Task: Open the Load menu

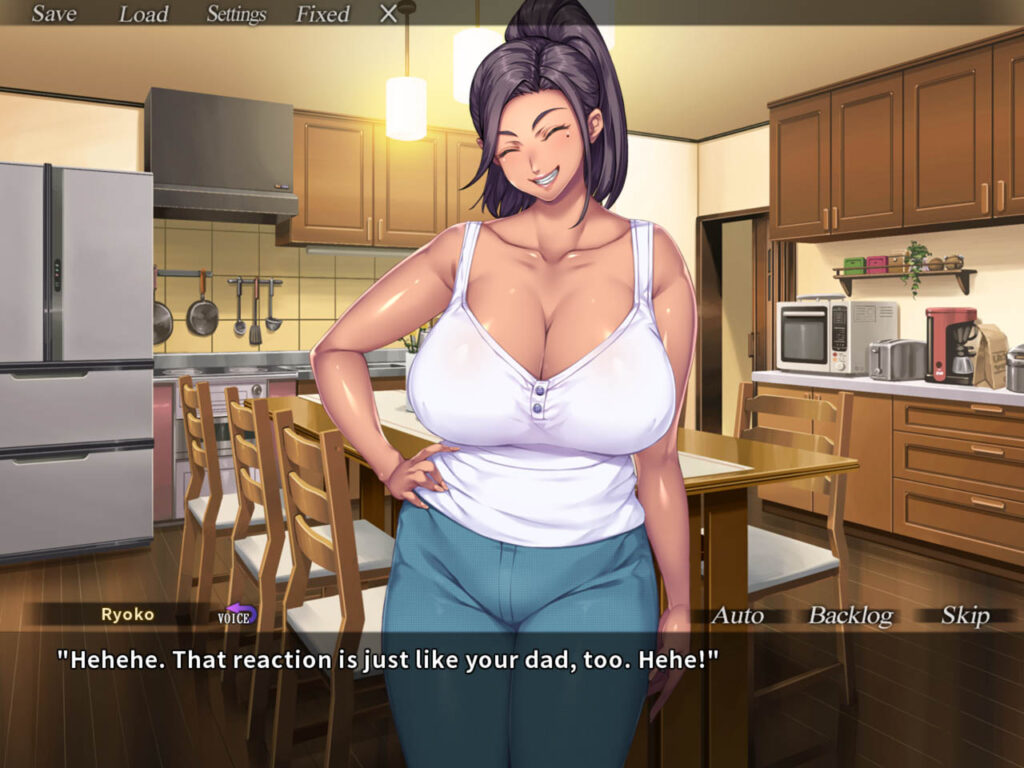Action: pos(144,14)
